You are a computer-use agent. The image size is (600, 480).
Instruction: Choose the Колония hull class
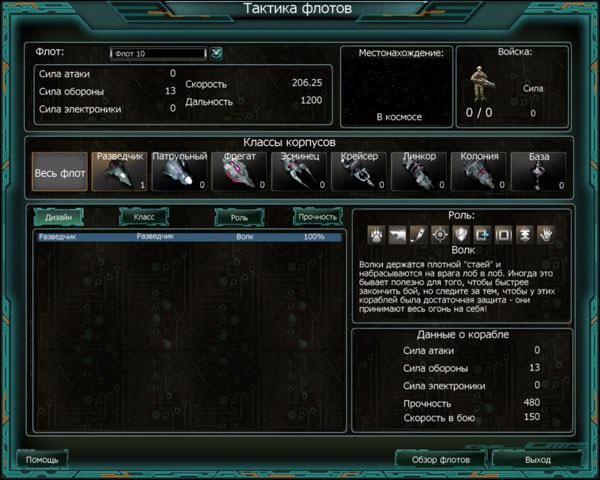pyautogui.click(x=479, y=171)
